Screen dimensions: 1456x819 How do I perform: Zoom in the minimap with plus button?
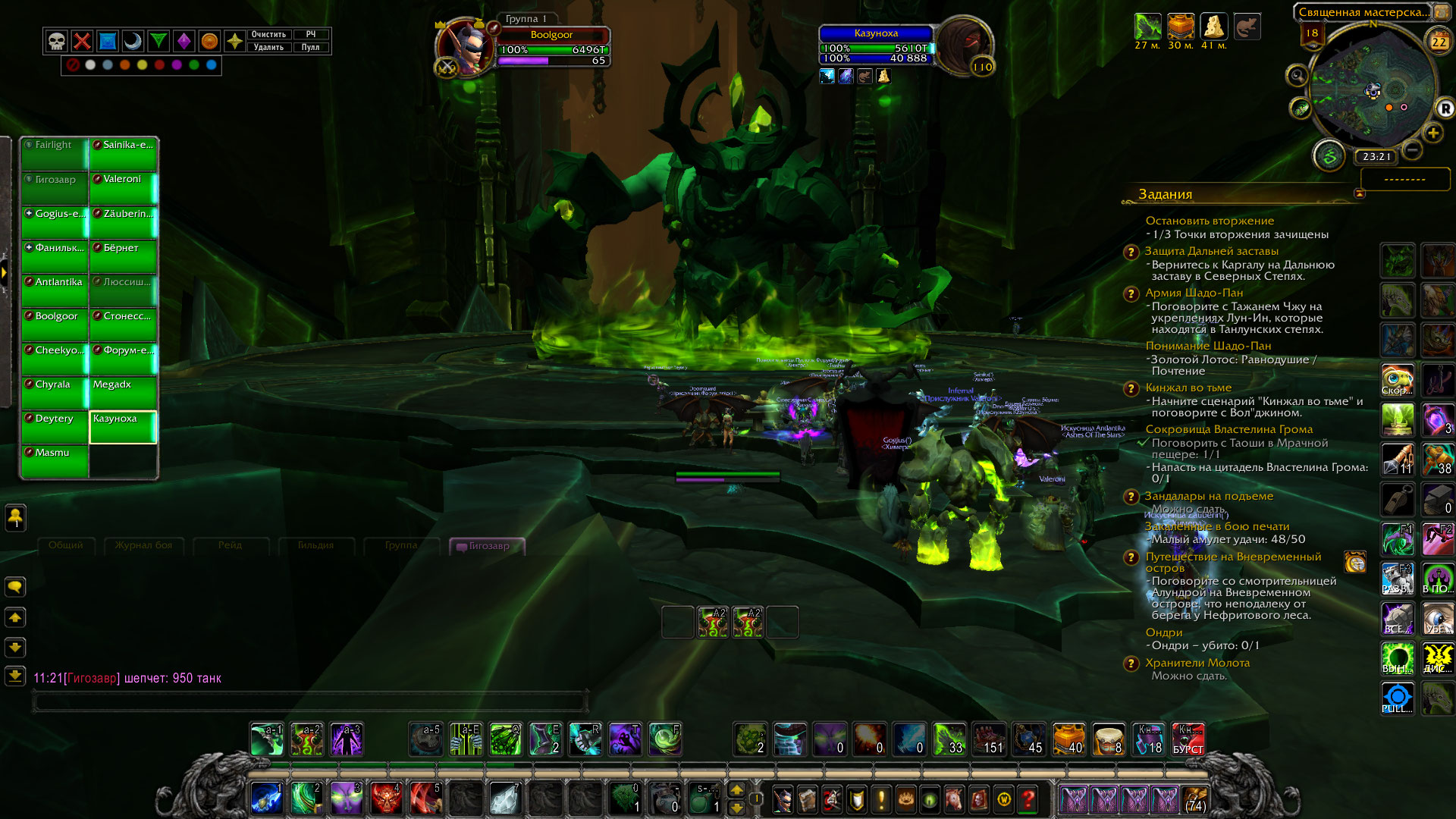(1432, 133)
